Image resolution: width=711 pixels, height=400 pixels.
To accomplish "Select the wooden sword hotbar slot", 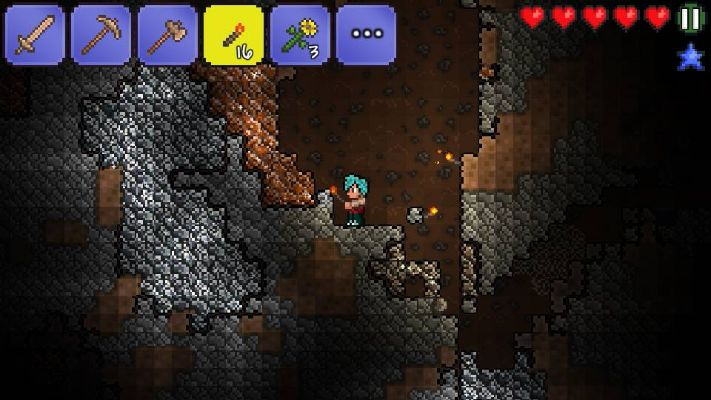I will (36, 35).
